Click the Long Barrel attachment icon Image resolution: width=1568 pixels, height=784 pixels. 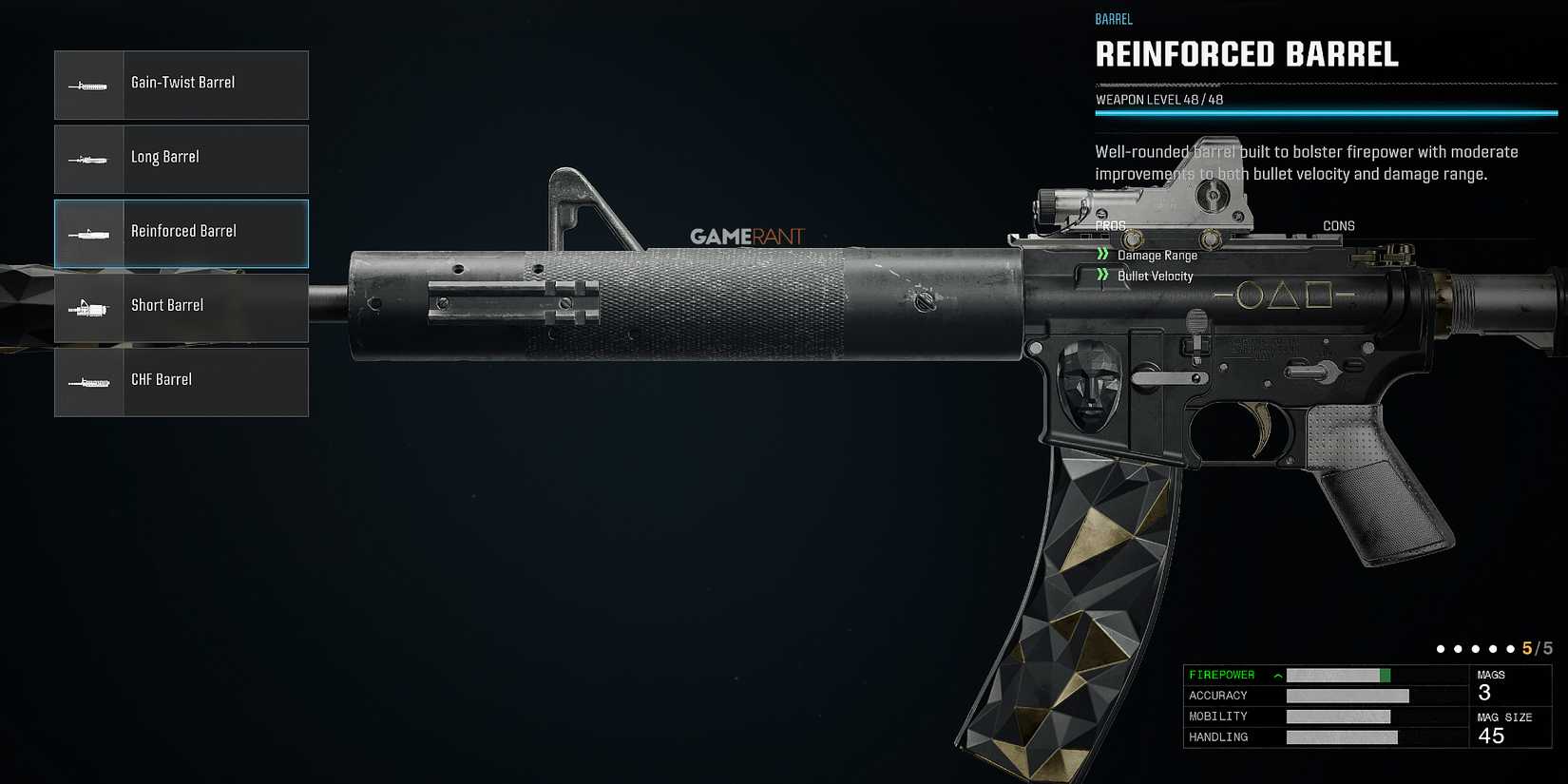point(89,159)
